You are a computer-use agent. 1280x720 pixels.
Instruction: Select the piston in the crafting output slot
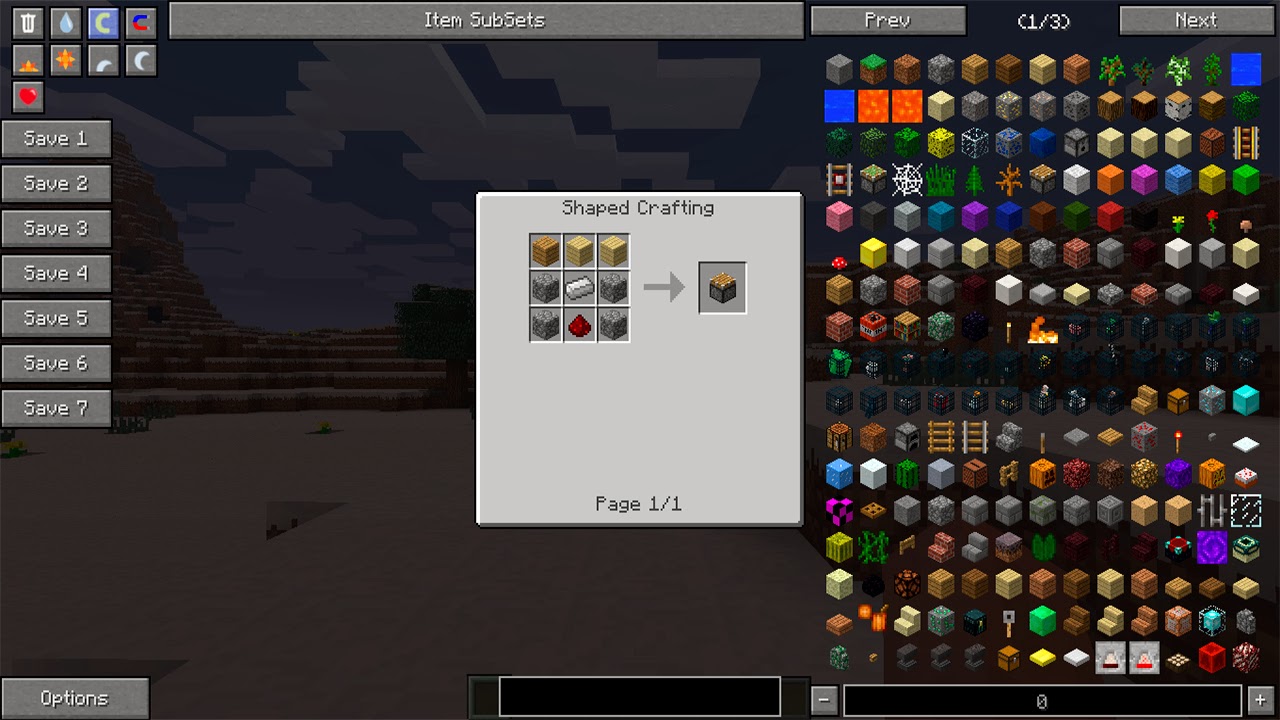click(722, 287)
